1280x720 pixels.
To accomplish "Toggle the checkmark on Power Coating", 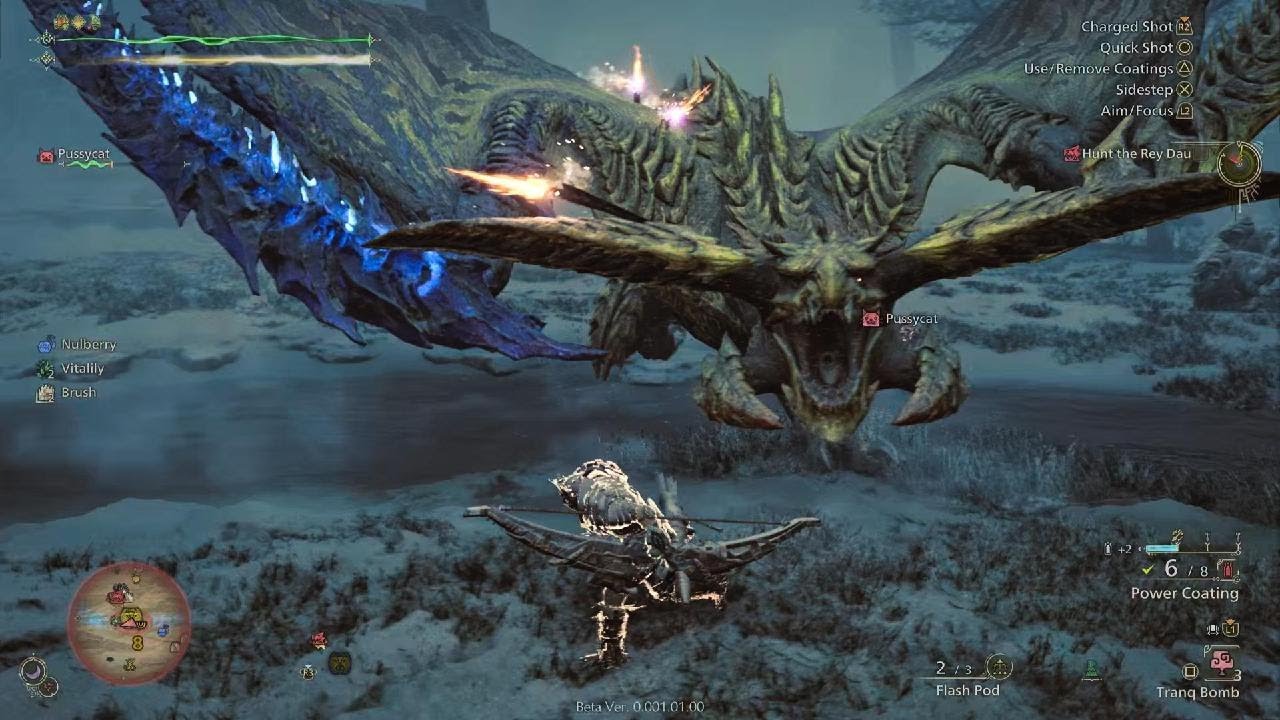I will (x=1147, y=570).
